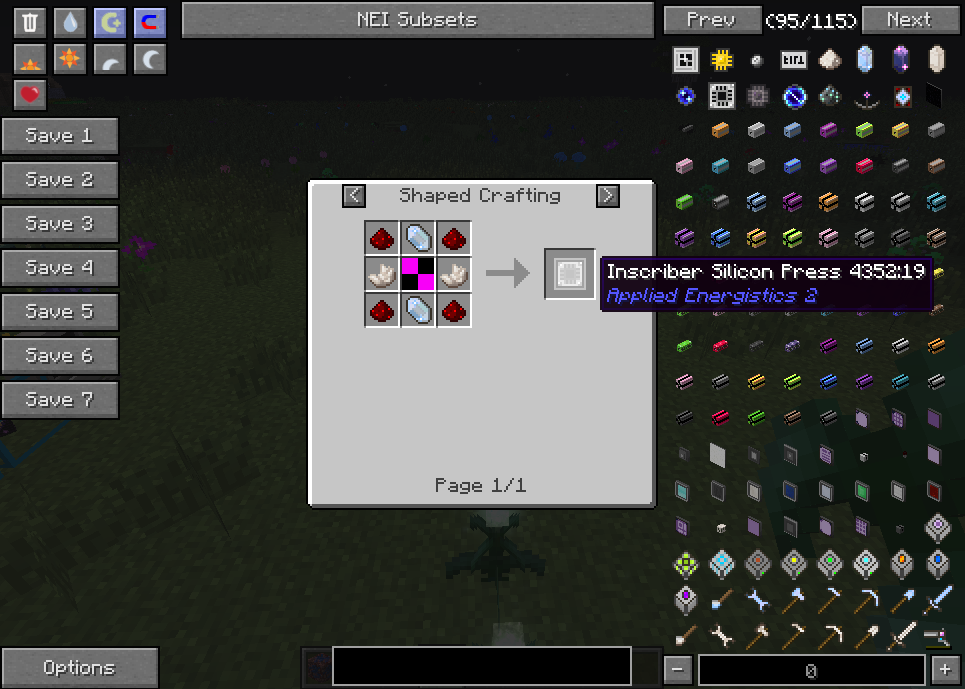This screenshot has width=965, height=689.
Task: Toggle rain with the water drop icon
Action: (70, 22)
